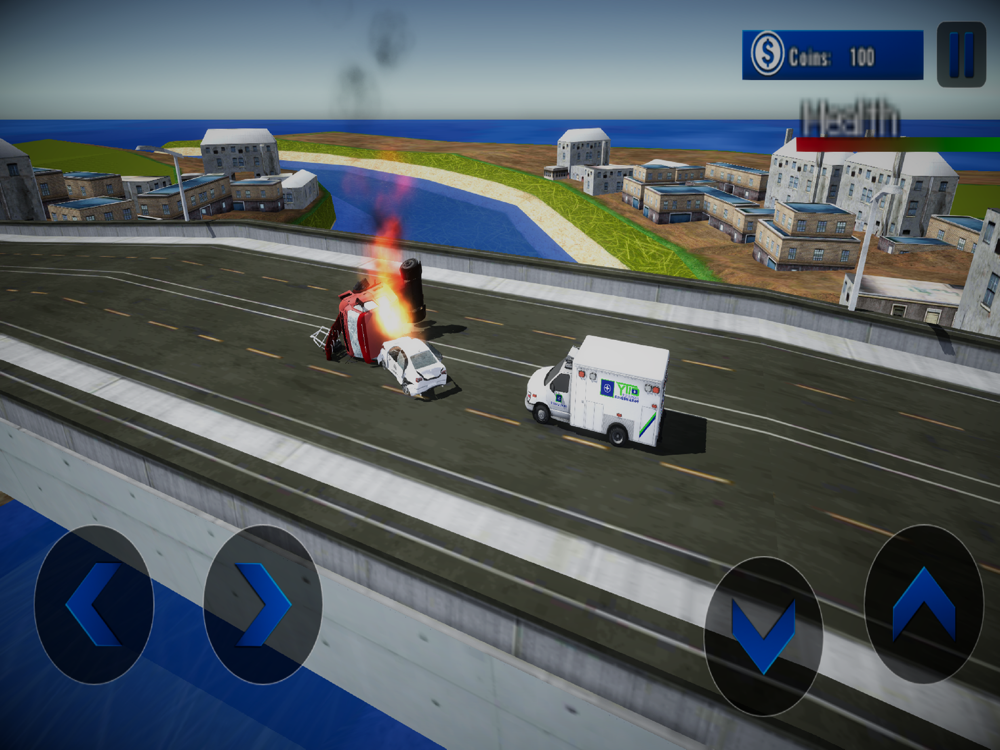Pause the game with the top-right button
The width and height of the screenshot is (1000, 750).
click(x=961, y=54)
